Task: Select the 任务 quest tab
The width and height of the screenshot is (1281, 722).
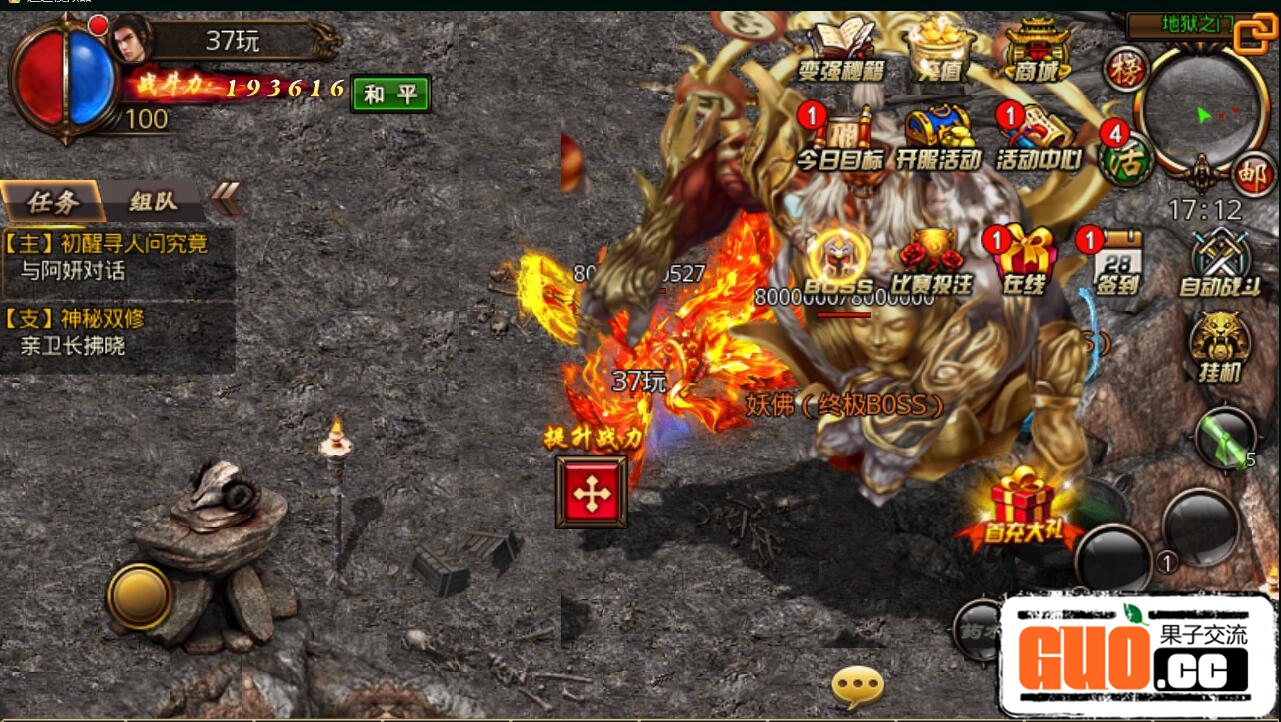Action: click(52, 201)
